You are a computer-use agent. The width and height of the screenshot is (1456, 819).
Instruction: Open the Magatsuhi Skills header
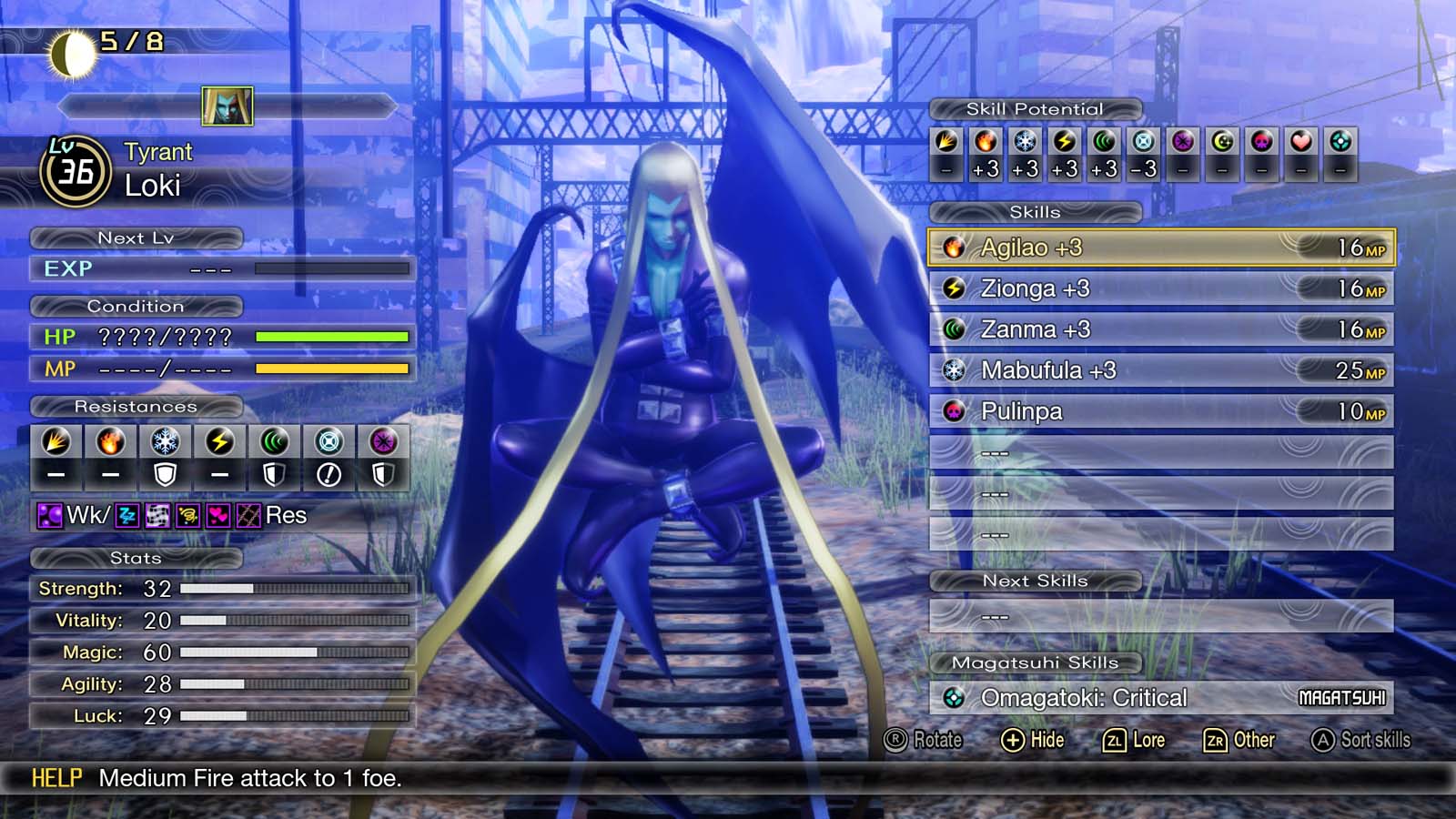1036,663
